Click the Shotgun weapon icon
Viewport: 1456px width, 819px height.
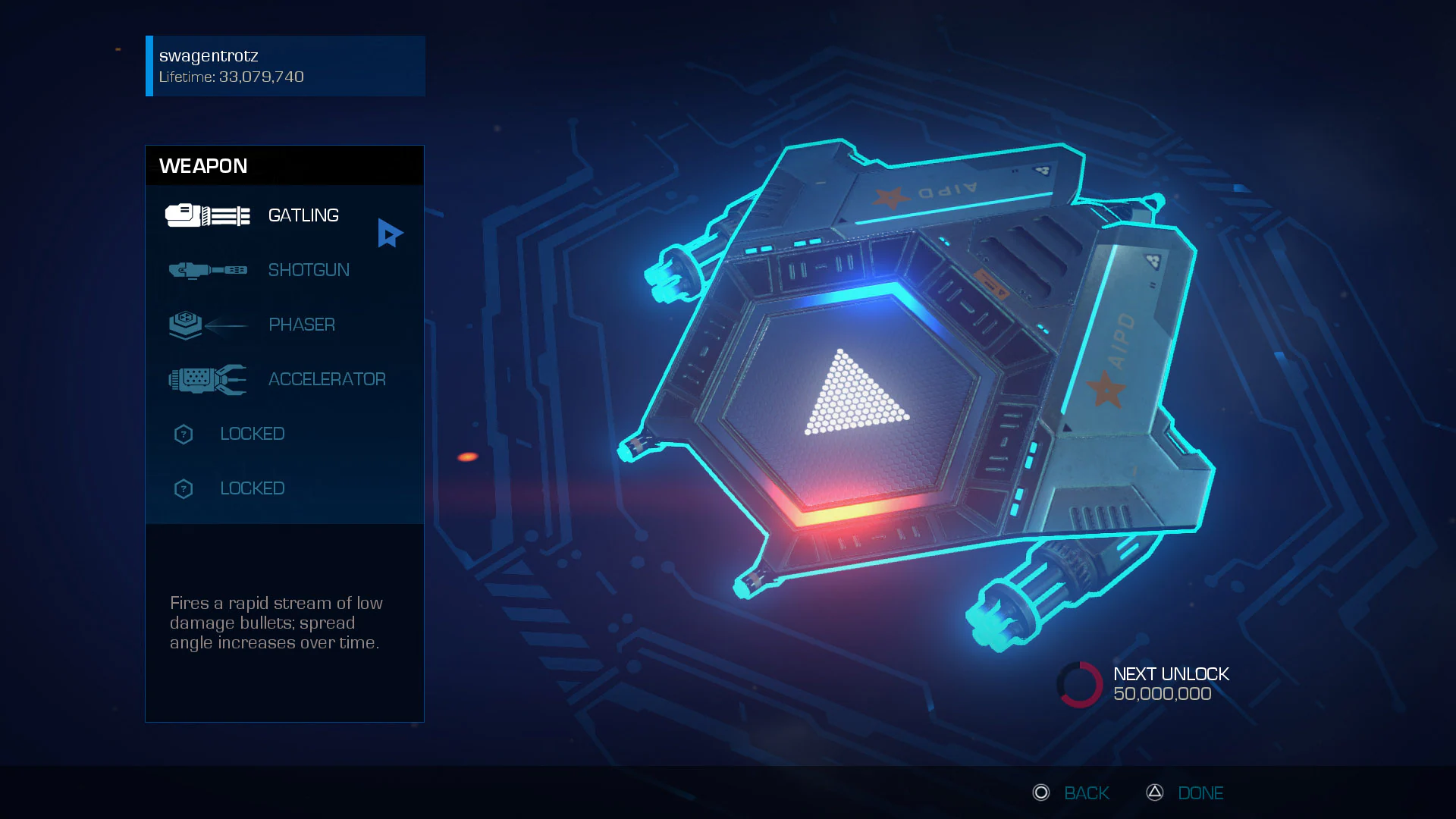click(207, 270)
